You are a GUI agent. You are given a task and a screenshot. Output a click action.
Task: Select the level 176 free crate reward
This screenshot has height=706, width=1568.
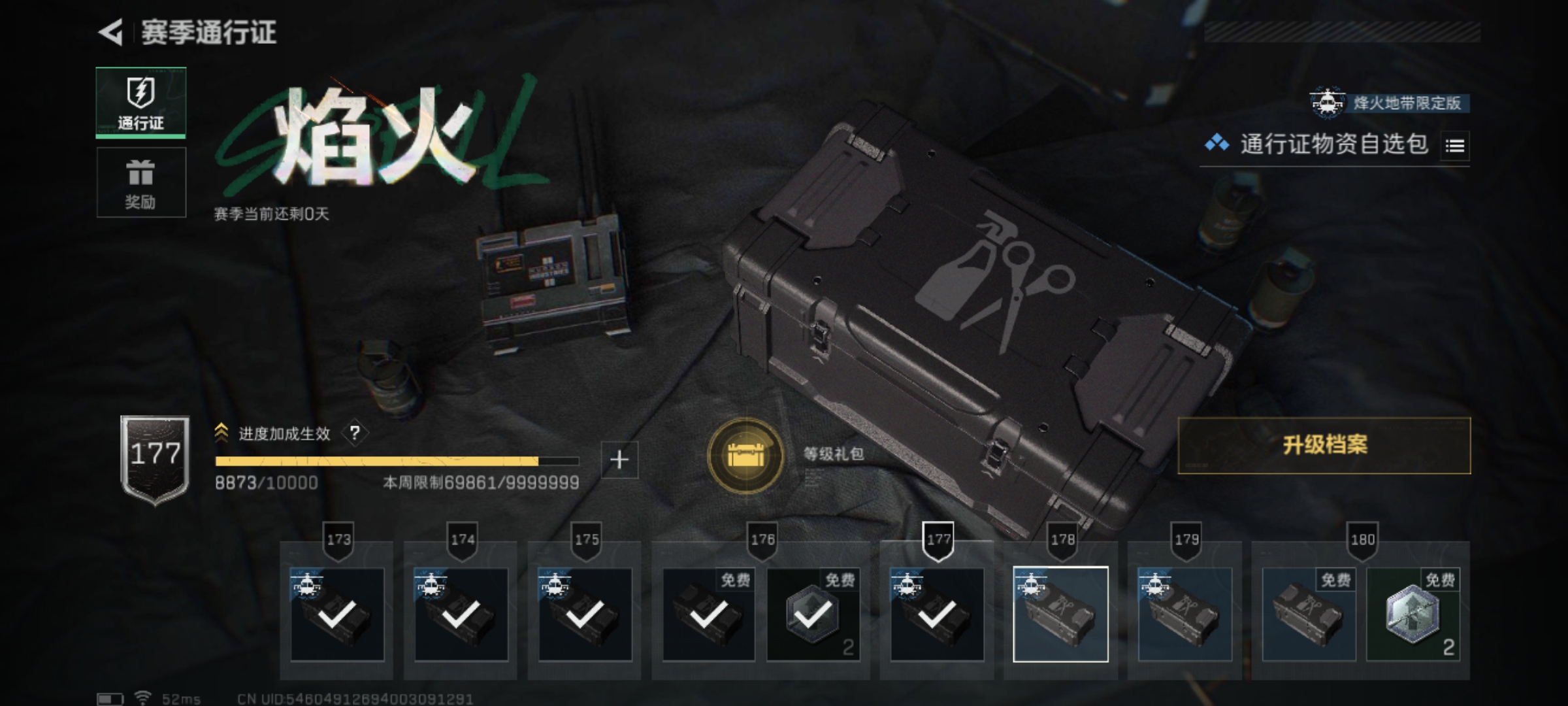[709, 614]
